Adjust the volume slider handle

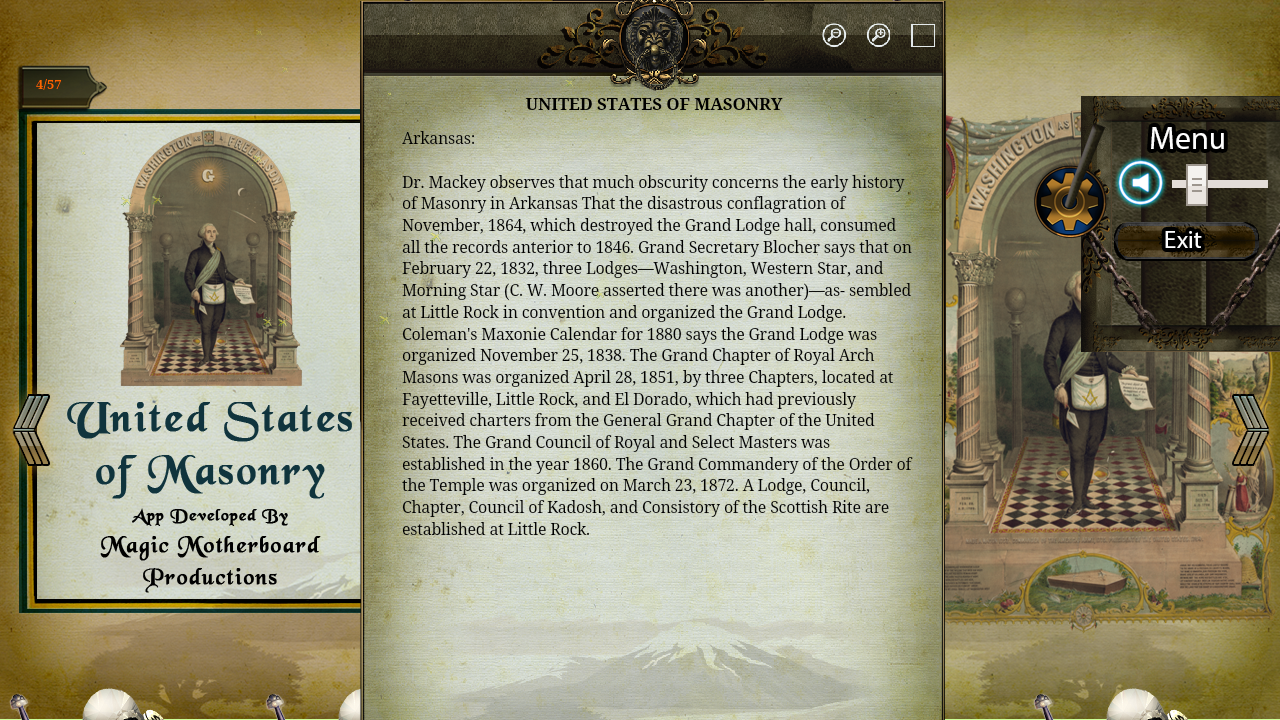click(1196, 183)
